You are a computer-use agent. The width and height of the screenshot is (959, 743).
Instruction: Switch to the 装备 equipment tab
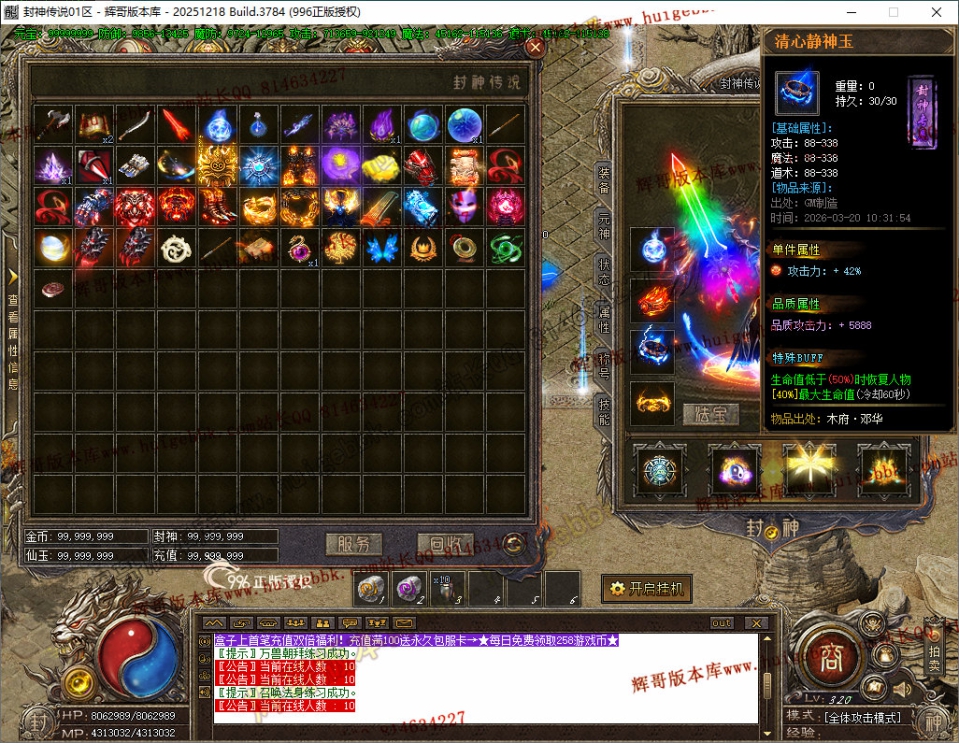point(603,181)
